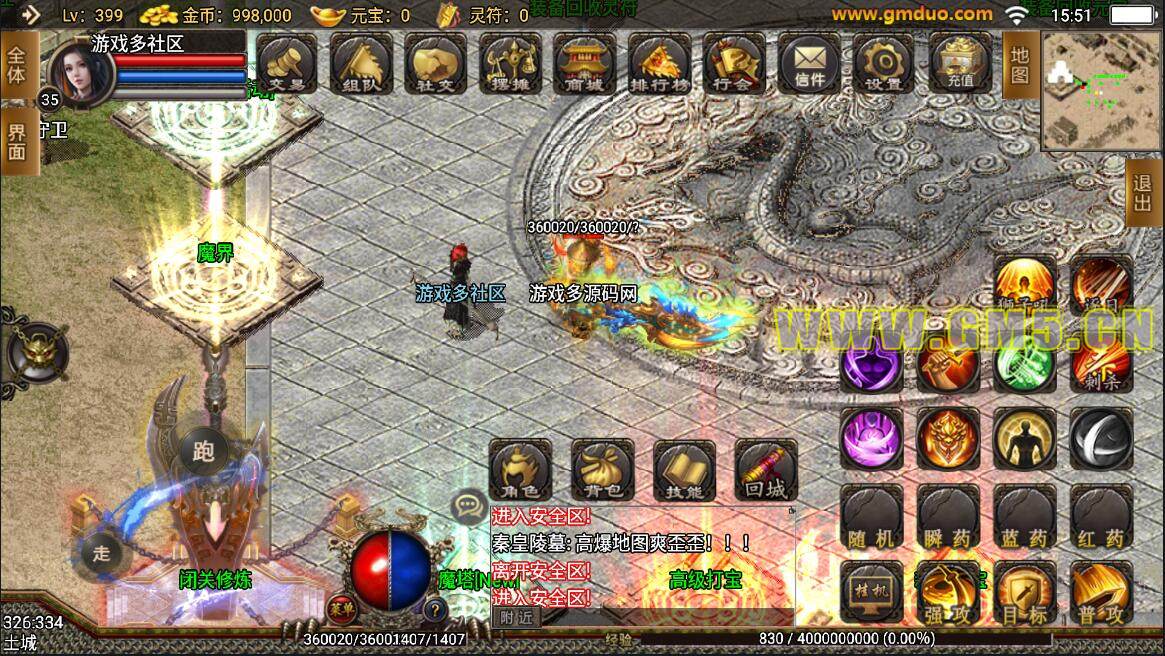Check the 信件 mail envelope
Image resolution: width=1165 pixels, height=656 pixels.
(809, 63)
